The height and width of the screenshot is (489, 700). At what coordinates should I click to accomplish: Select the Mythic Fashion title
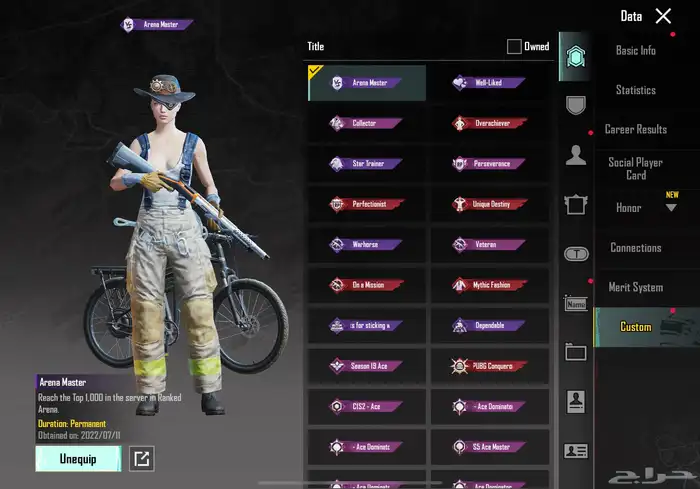click(x=490, y=285)
